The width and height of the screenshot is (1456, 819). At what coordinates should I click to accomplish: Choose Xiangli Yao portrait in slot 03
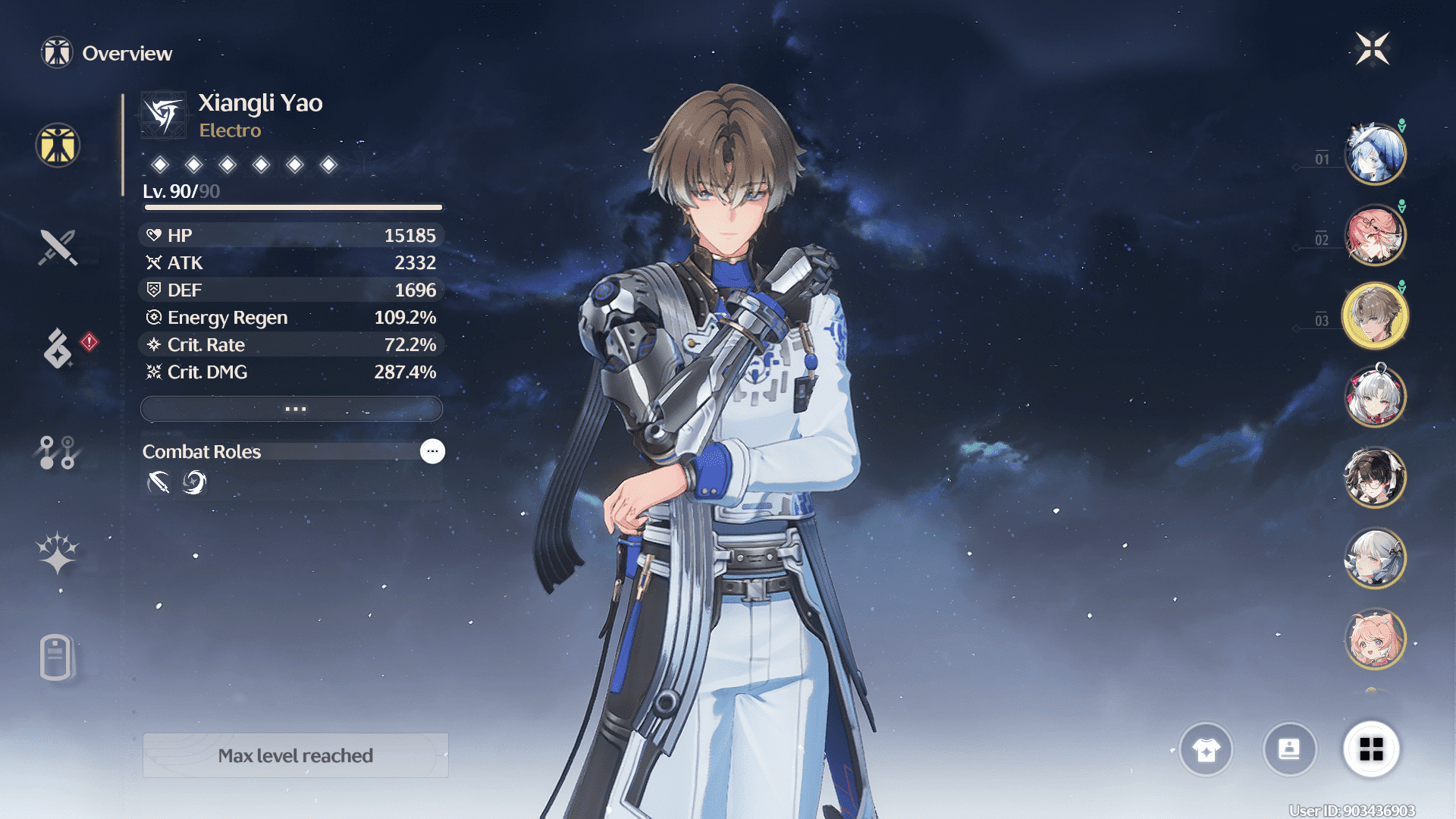tap(1375, 315)
